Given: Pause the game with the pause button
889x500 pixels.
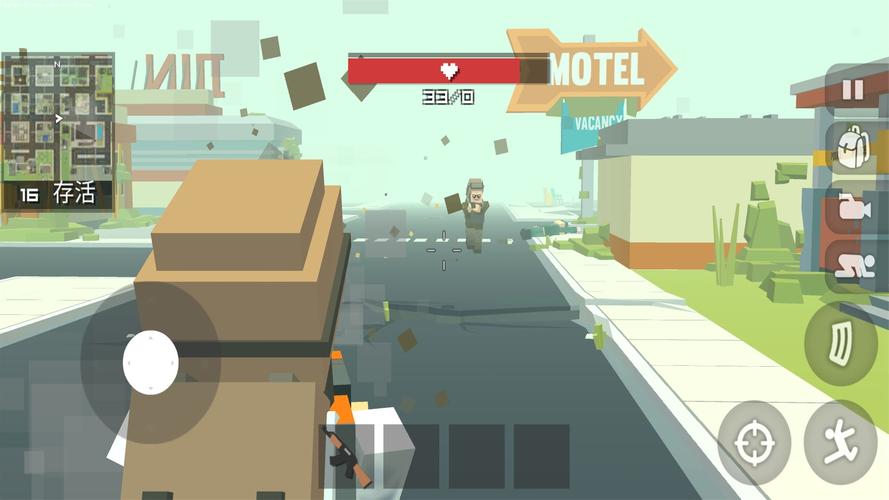Looking at the screenshot, I should [852, 91].
